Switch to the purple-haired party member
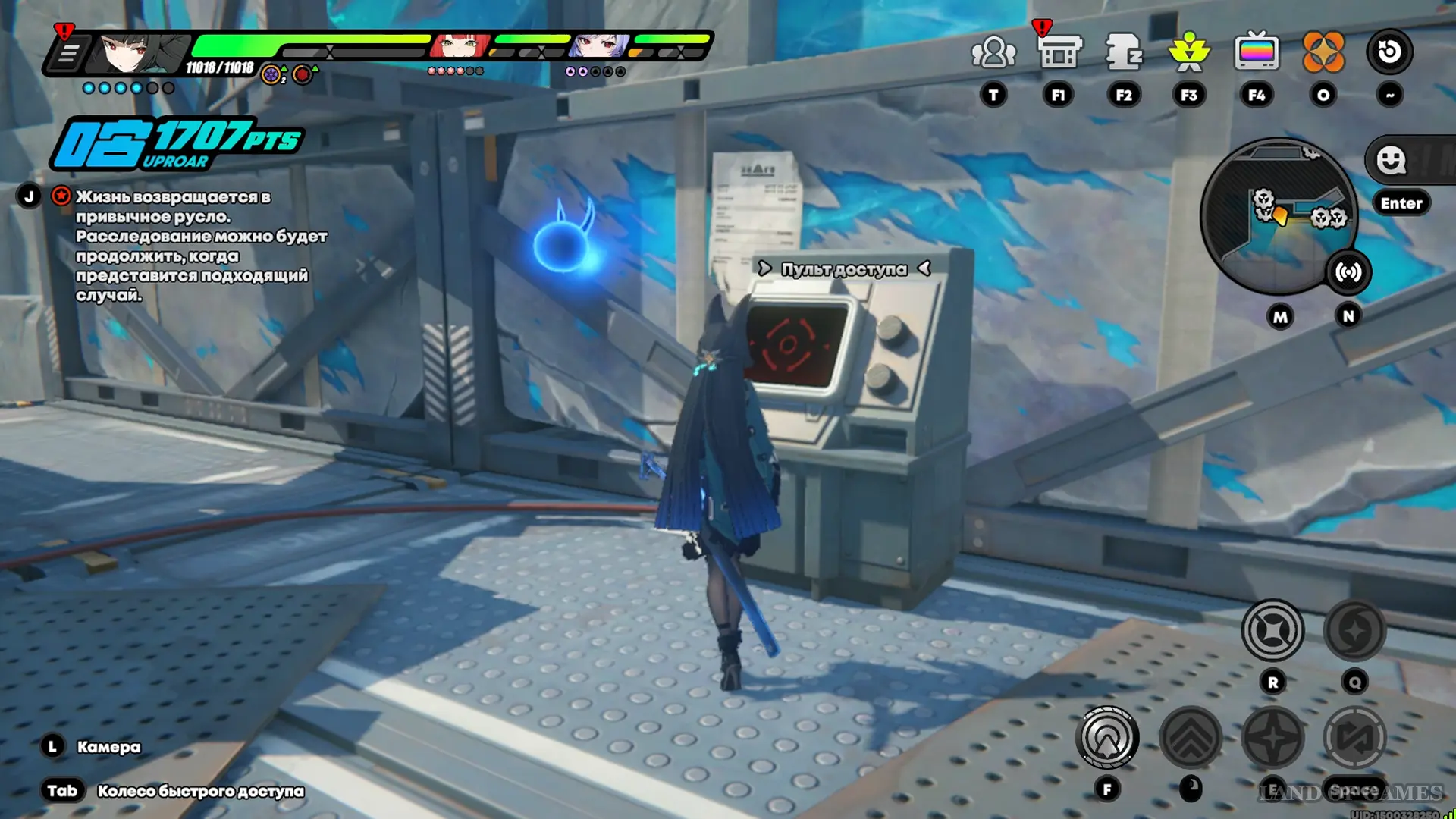 pos(599,47)
